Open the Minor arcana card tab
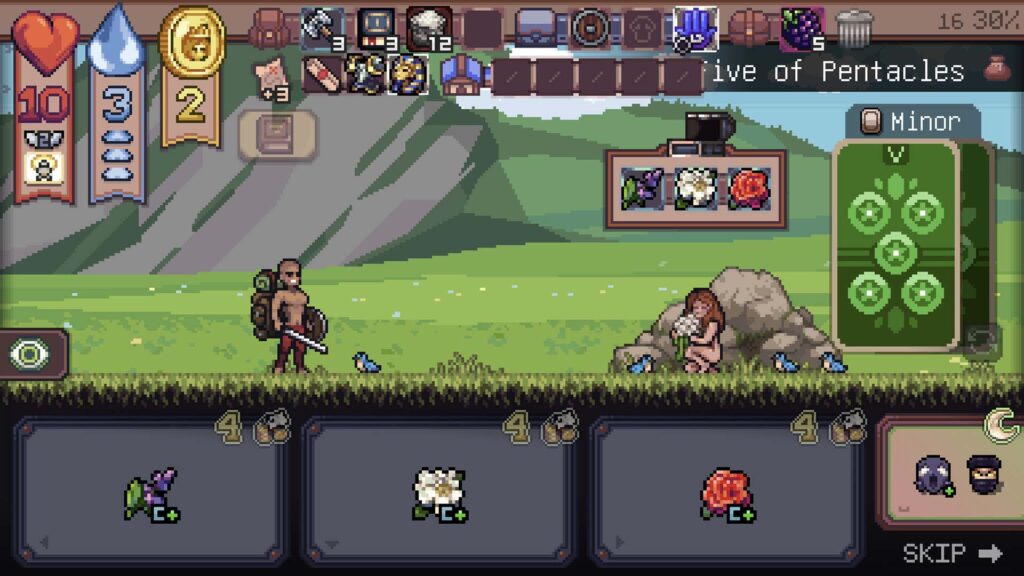1024x576 pixels. click(911, 122)
